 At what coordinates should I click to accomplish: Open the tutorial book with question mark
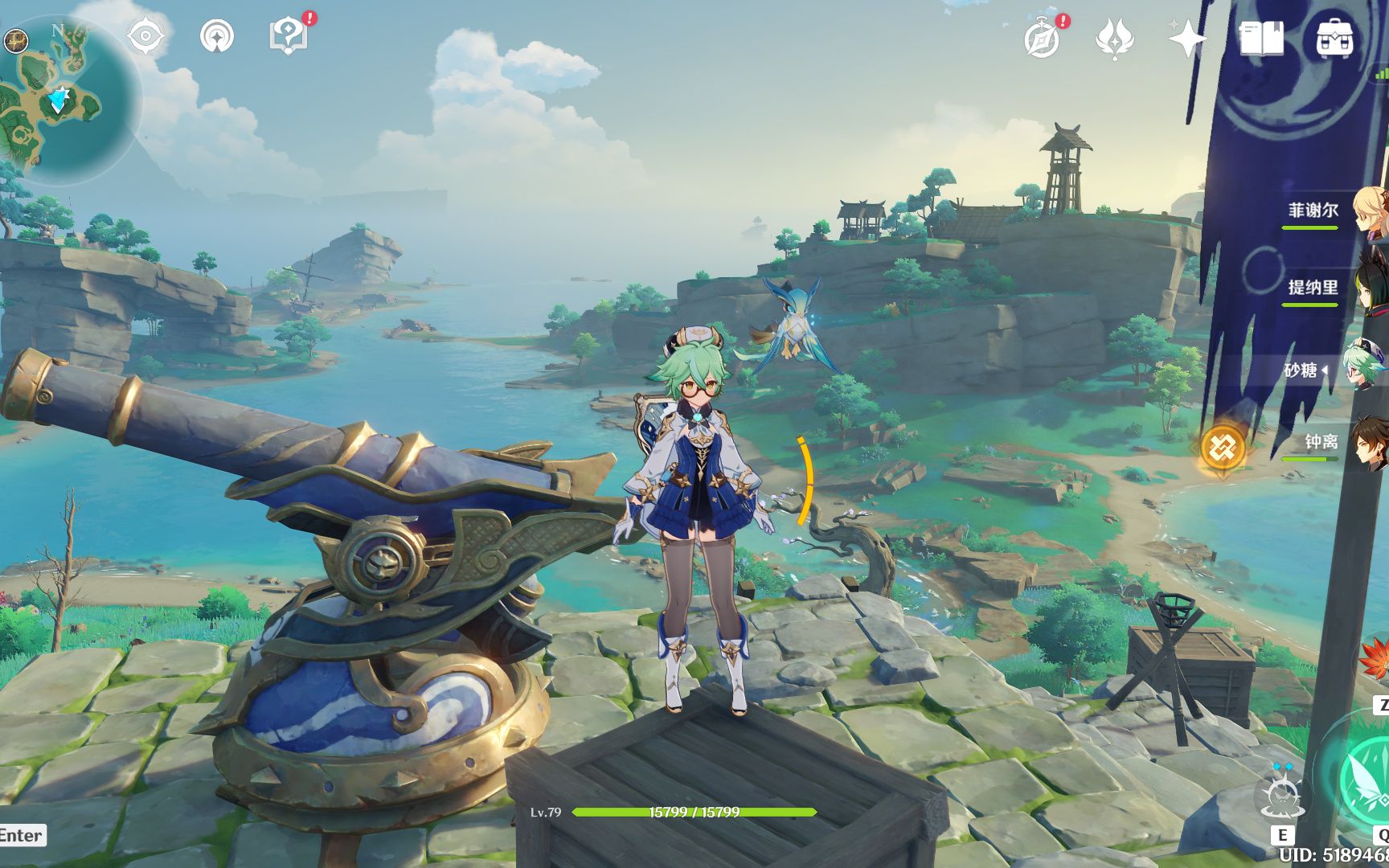click(x=288, y=36)
